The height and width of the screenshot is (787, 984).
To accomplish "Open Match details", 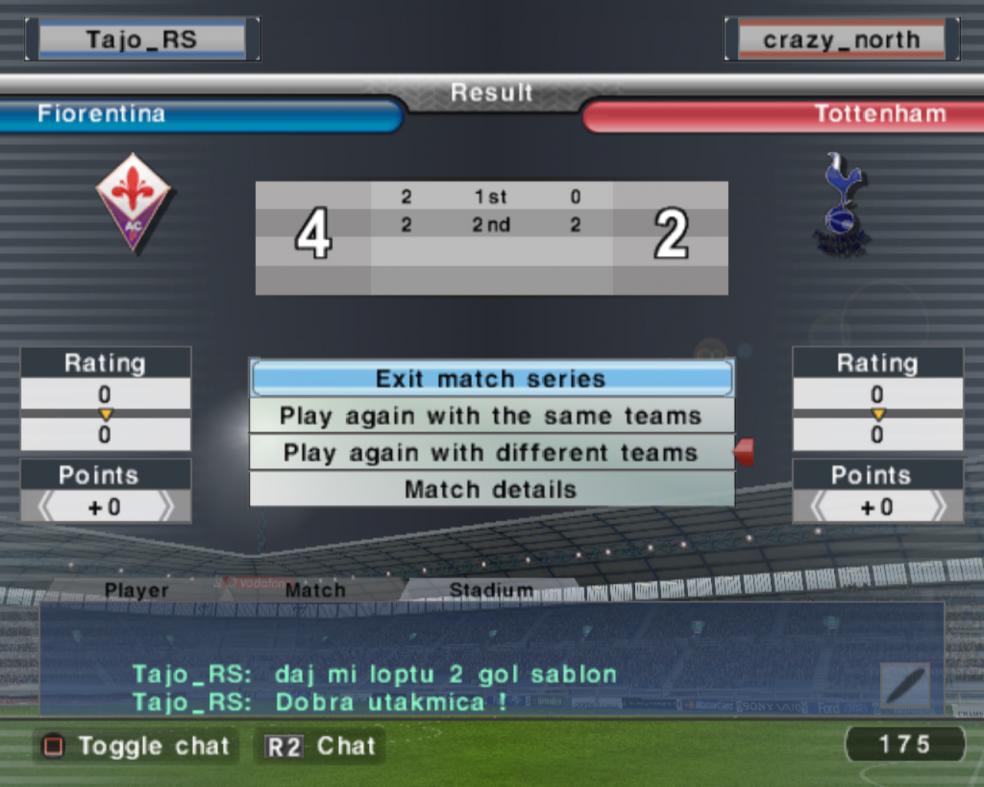I will pyautogui.click(x=490, y=490).
